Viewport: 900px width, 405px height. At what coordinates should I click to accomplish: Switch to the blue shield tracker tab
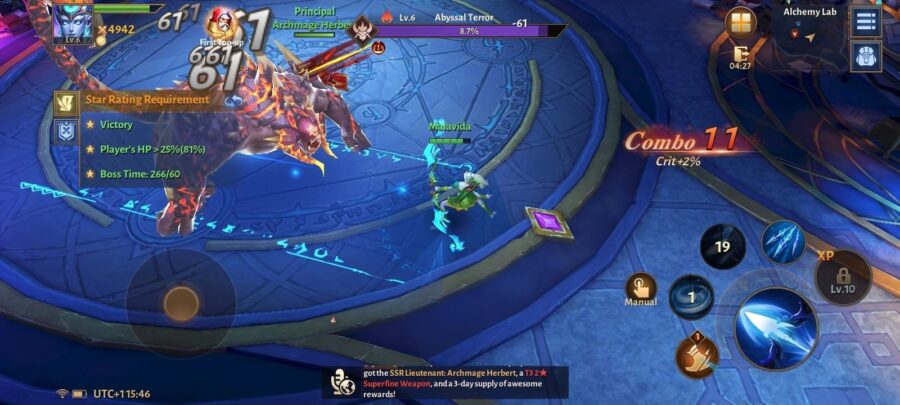pyautogui.click(x=67, y=131)
